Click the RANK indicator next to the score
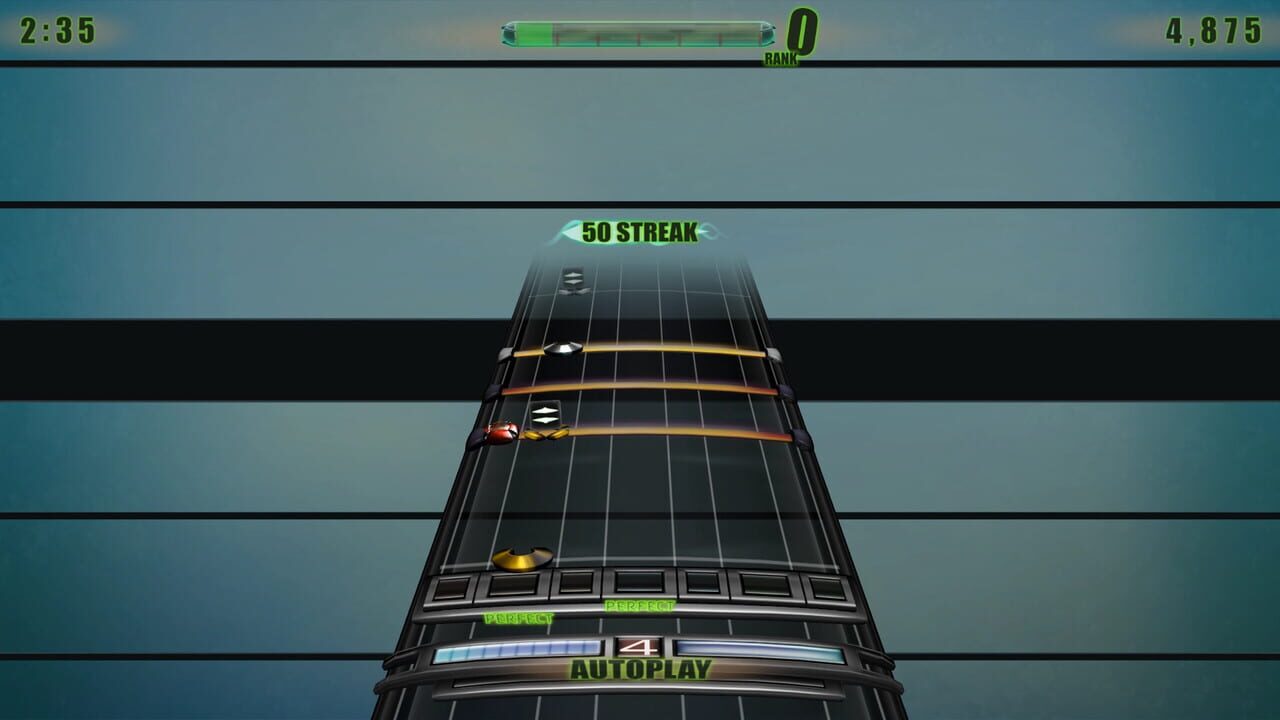Viewport: 1280px width, 720px height. point(783,58)
